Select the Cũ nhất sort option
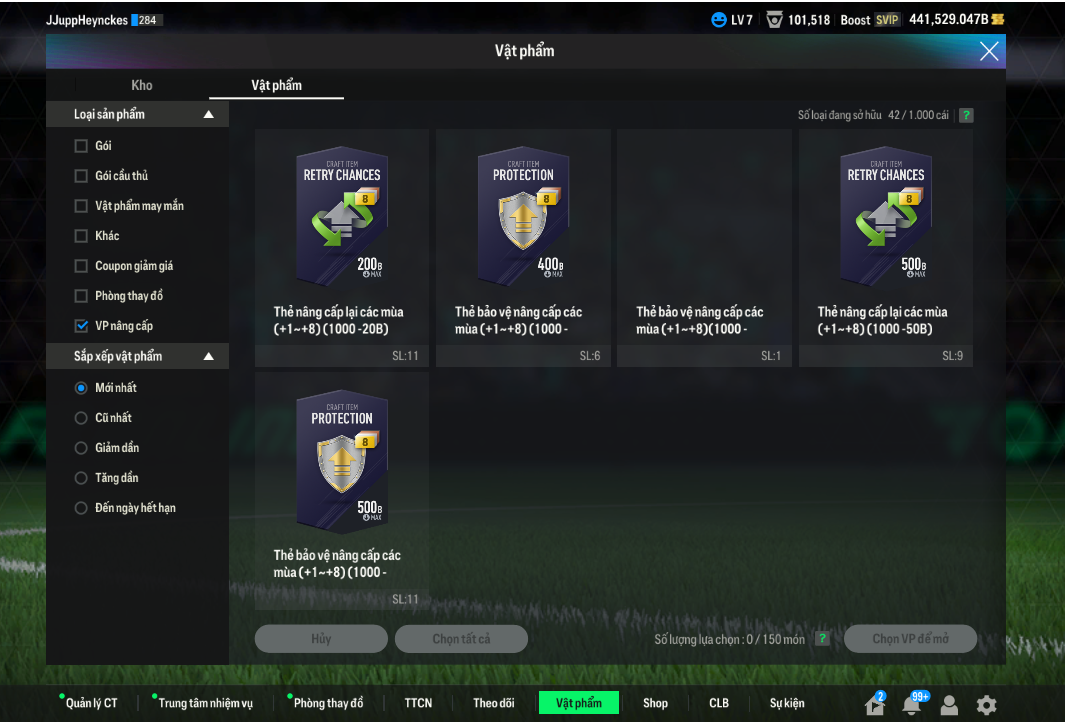The height and width of the screenshot is (722, 1065). [x=82, y=418]
